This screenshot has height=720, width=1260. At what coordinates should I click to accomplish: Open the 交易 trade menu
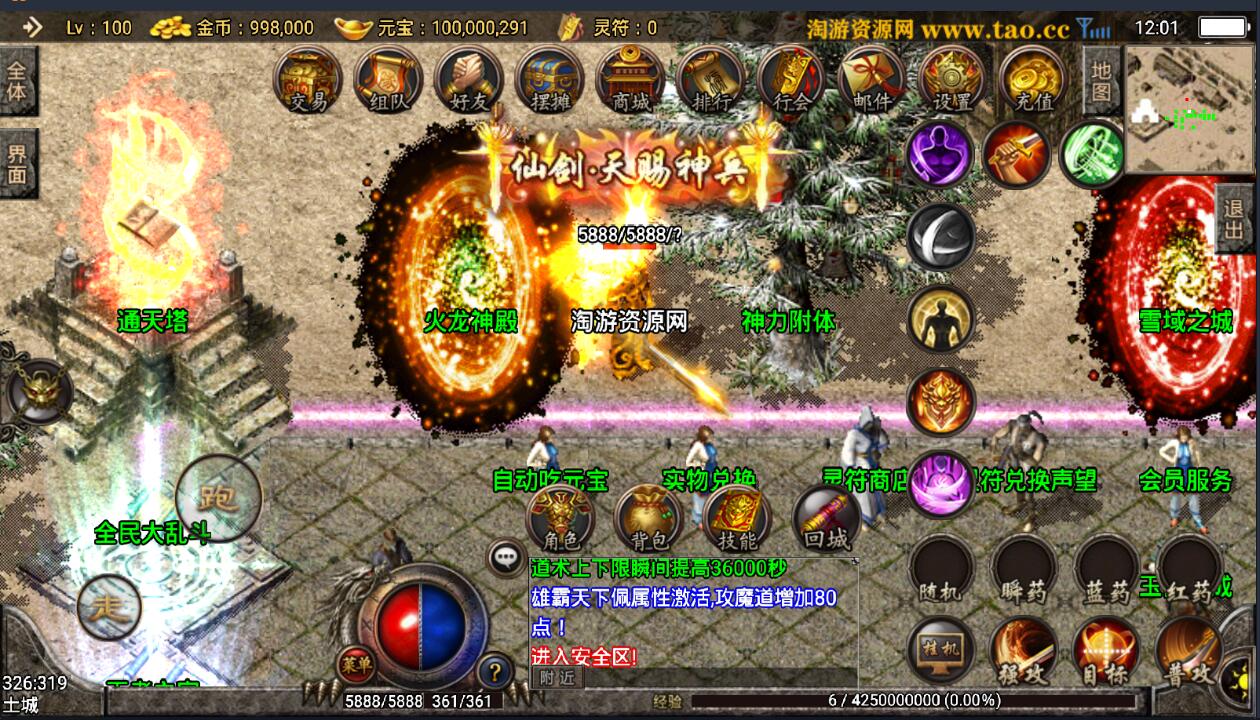tap(308, 77)
